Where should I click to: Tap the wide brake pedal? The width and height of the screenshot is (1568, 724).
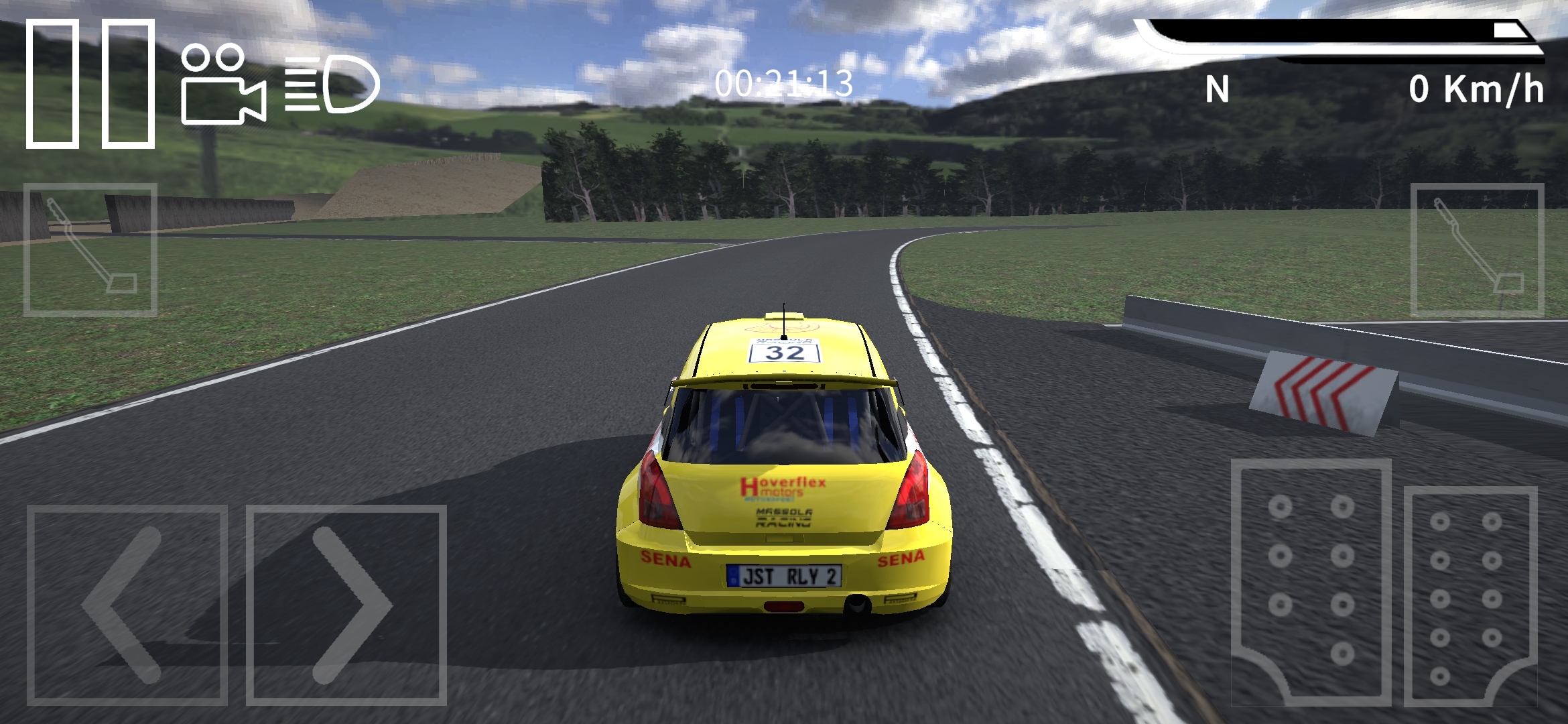[1311, 582]
